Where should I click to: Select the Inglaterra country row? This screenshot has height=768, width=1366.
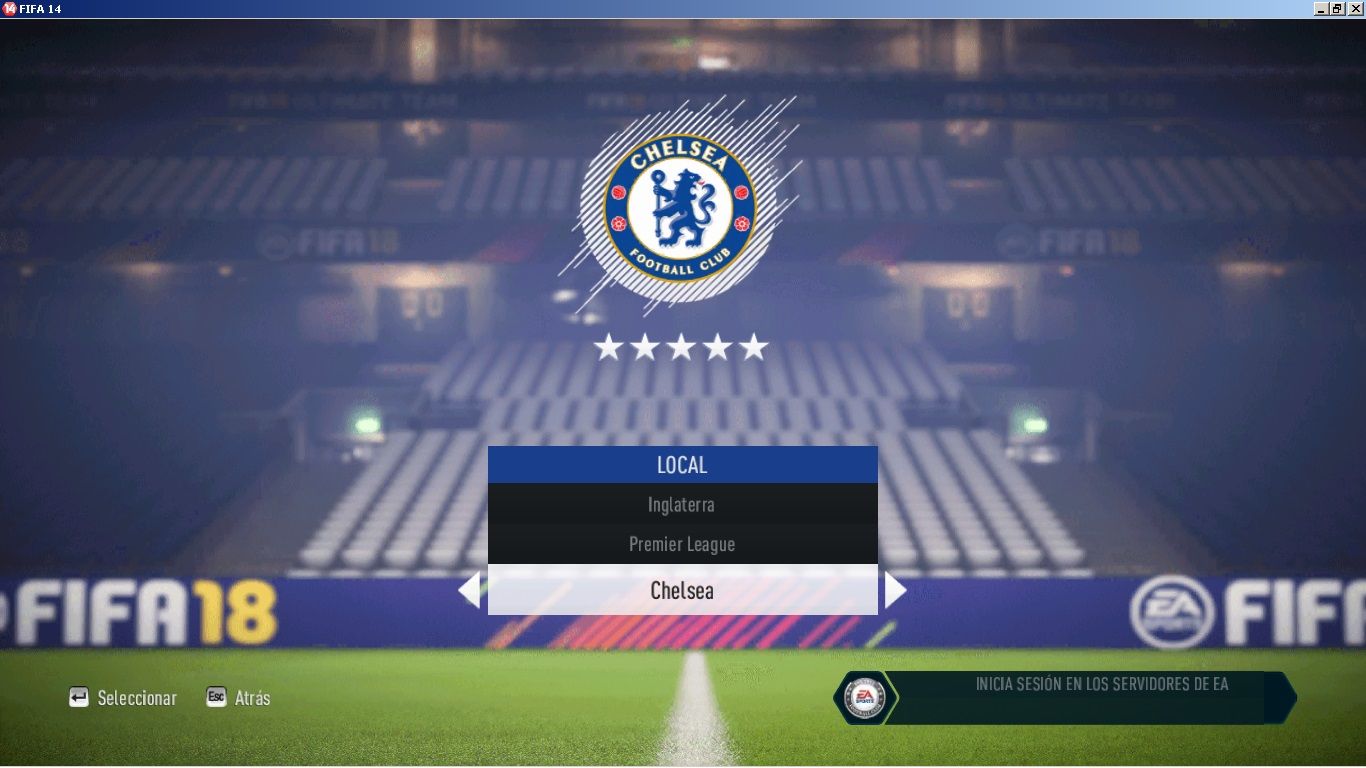click(682, 505)
